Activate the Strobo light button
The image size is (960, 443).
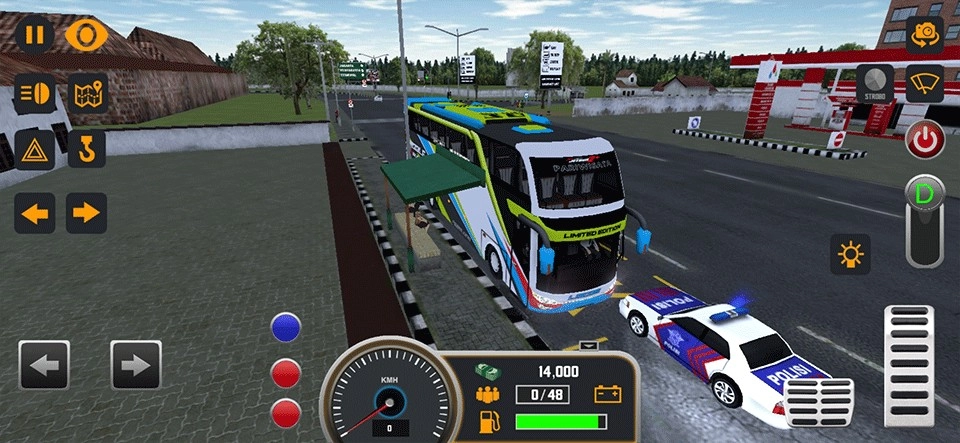[x=875, y=84]
